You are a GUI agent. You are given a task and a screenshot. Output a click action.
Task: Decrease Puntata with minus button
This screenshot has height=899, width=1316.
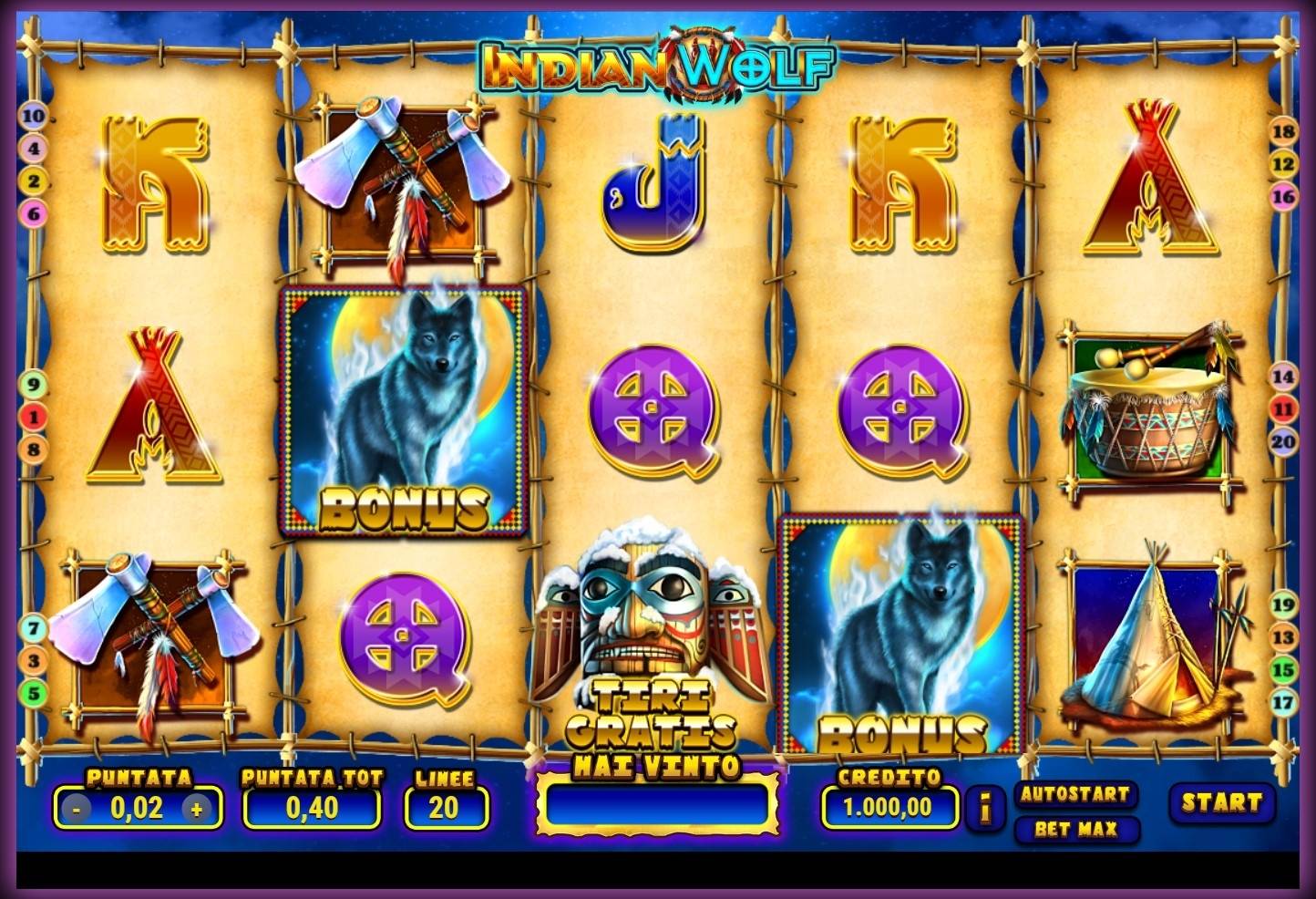click(77, 809)
